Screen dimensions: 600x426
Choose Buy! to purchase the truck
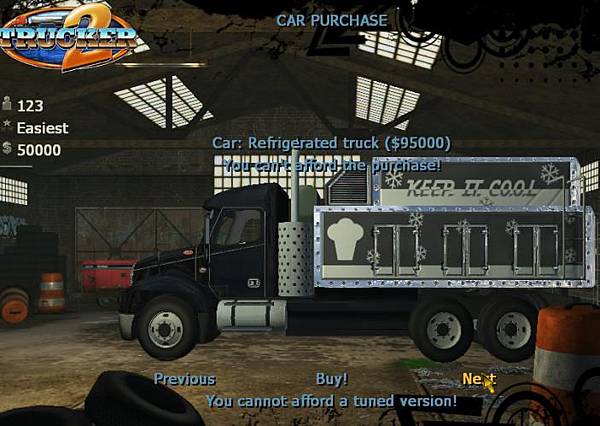[x=332, y=379]
